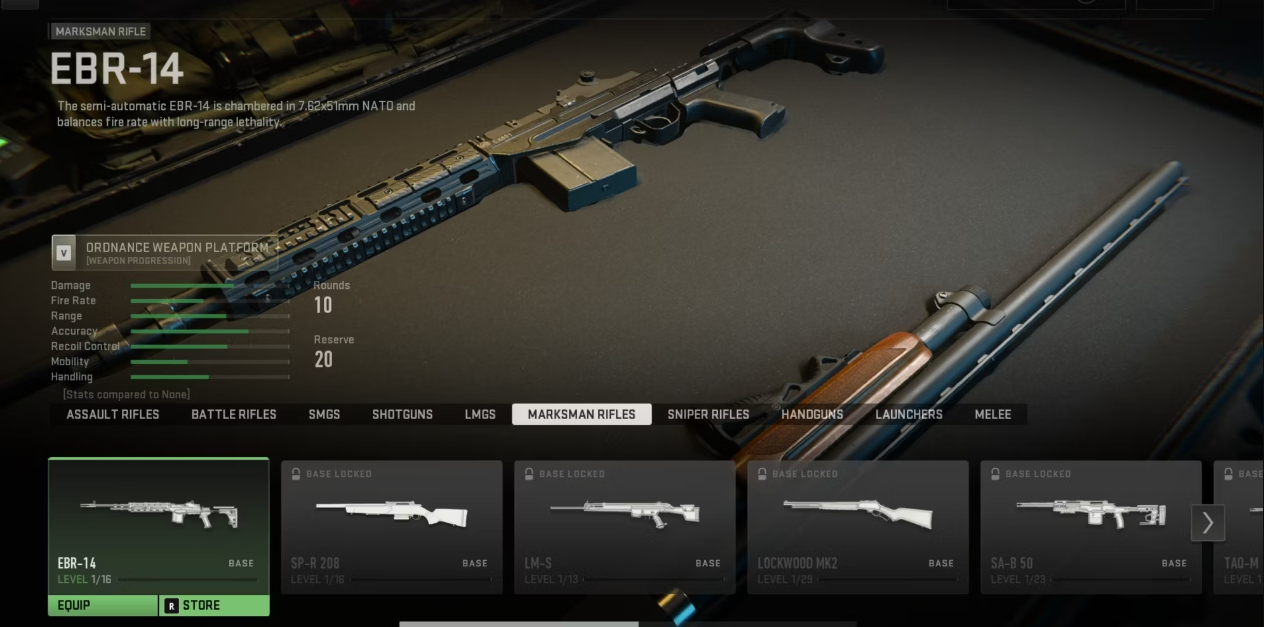Viewport: 1264px width, 627px height.
Task: Switch to the Handguns category
Action: click(x=812, y=414)
